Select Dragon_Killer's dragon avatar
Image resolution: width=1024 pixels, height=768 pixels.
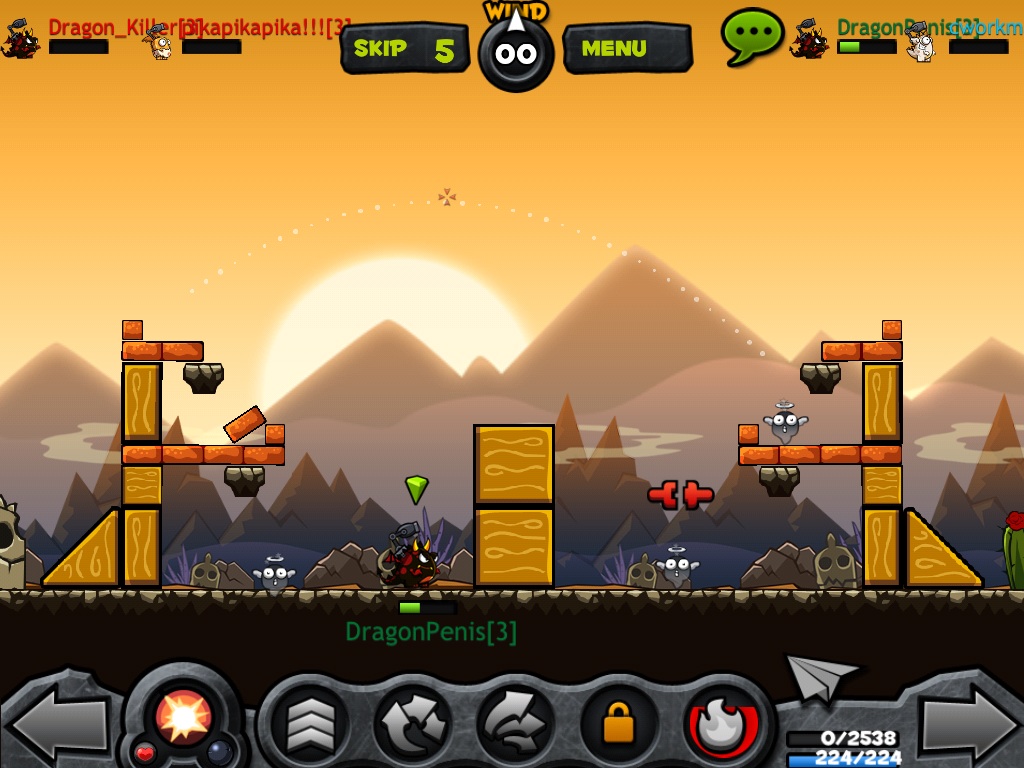pyautogui.click(x=22, y=40)
